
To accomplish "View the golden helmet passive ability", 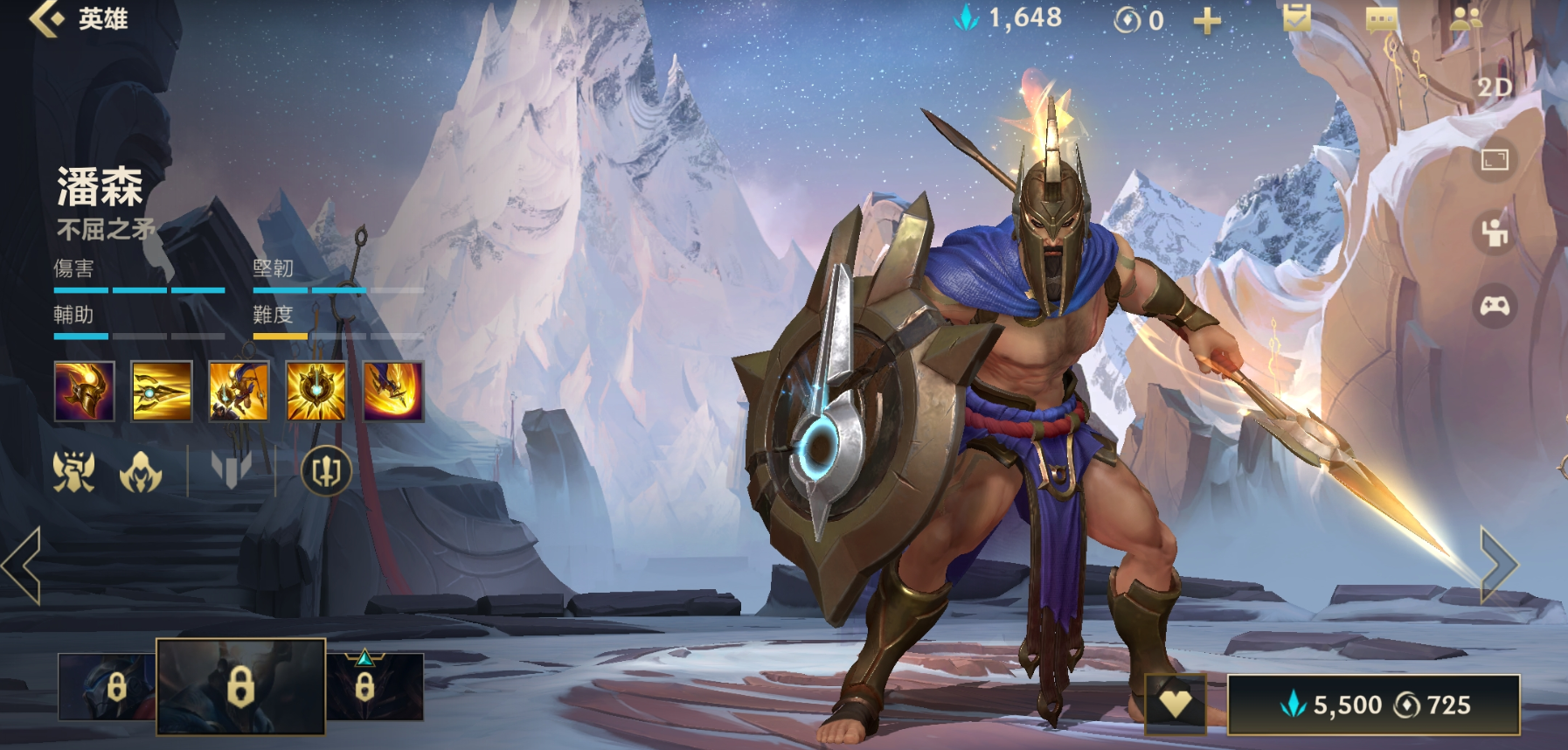I will coord(84,391).
